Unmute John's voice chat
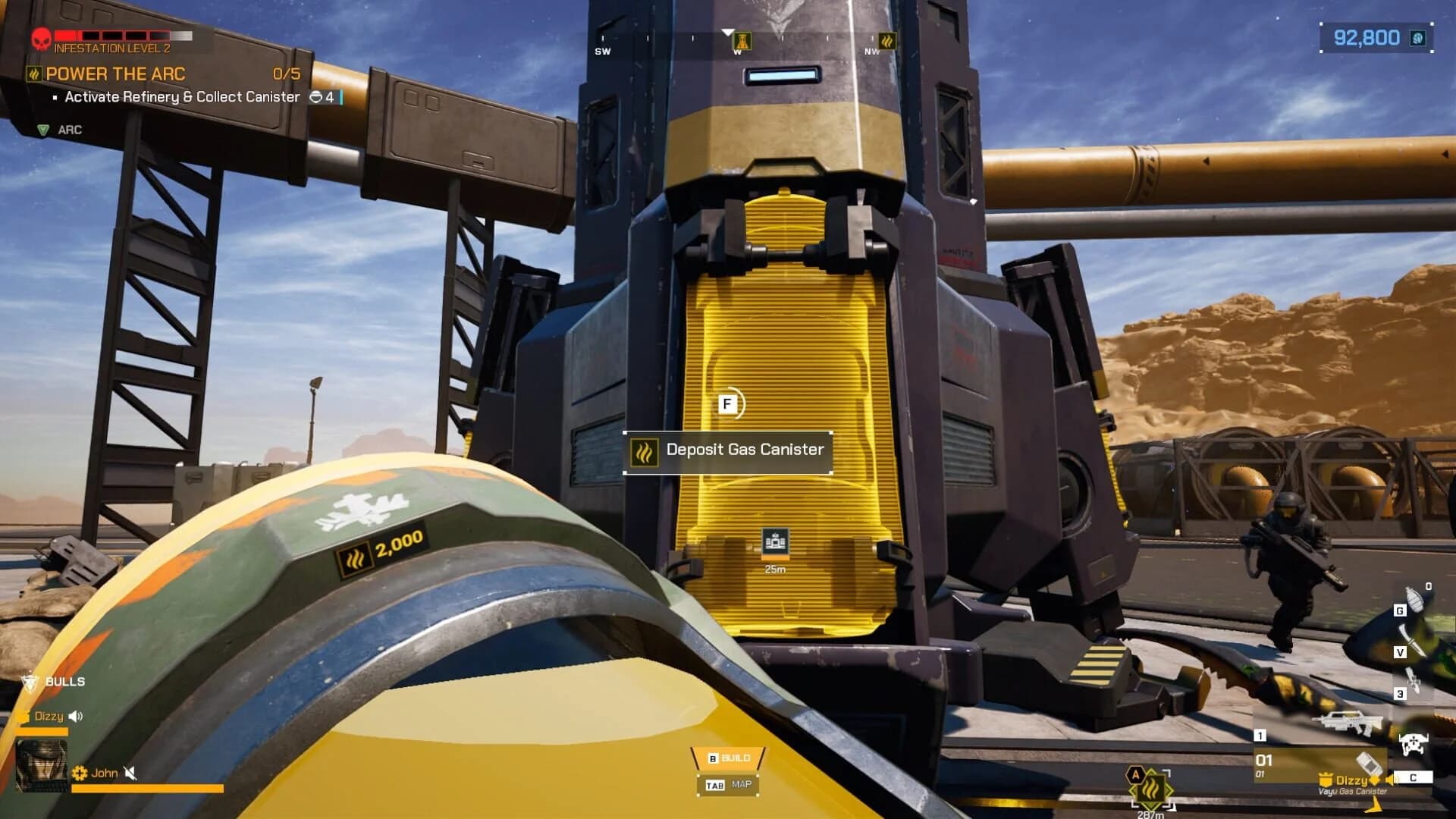1456x819 pixels. (x=130, y=773)
